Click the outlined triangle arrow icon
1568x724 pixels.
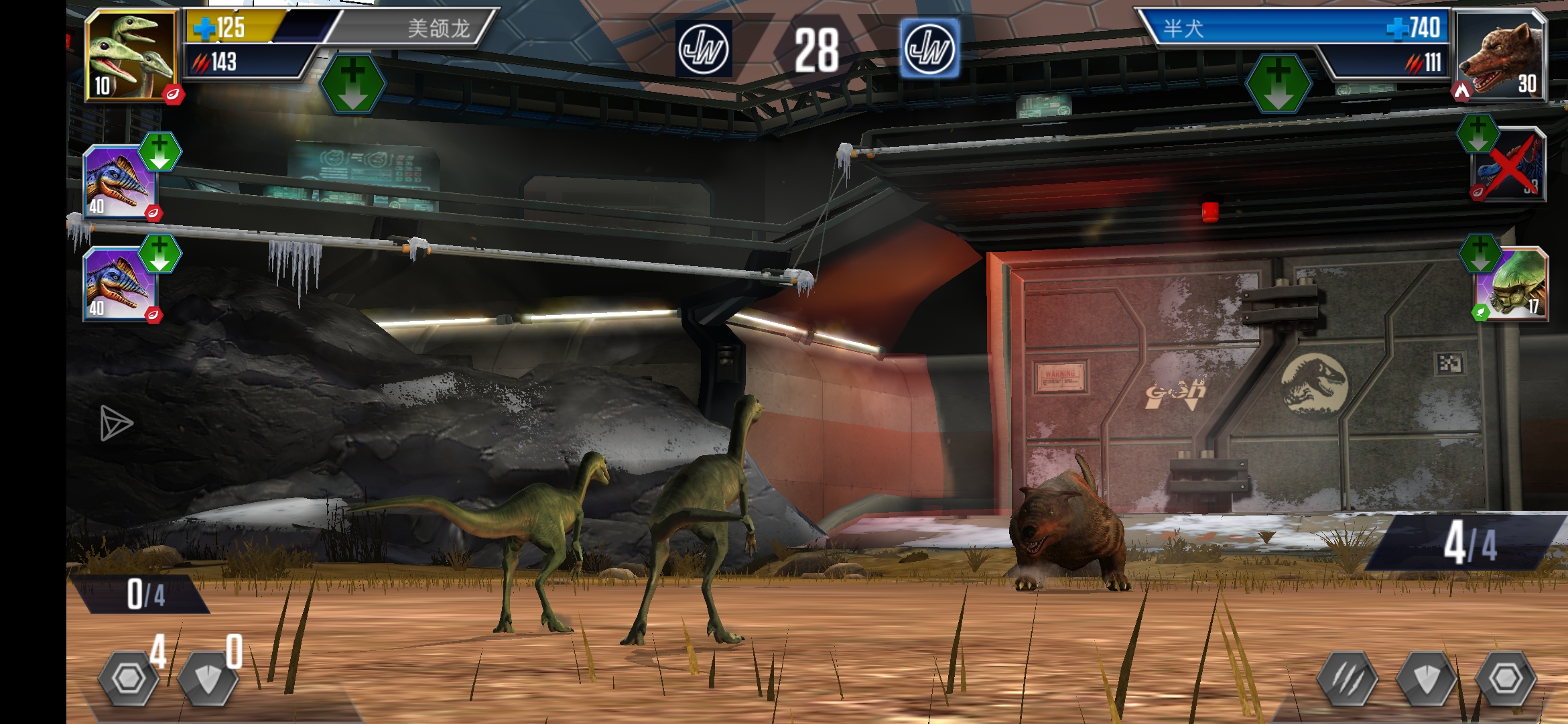pyautogui.click(x=116, y=423)
